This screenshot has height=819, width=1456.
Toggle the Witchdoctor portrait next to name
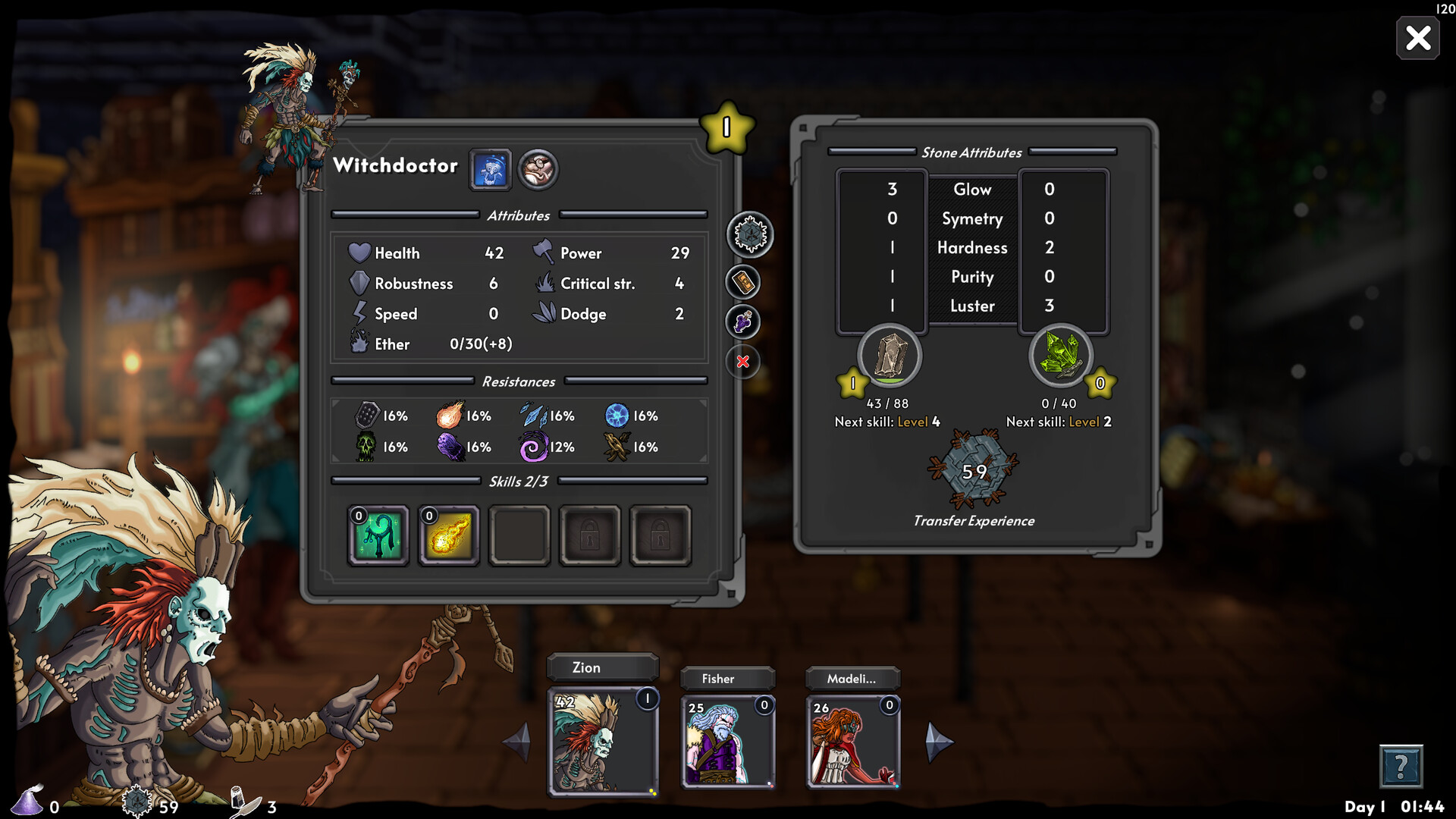pos(491,169)
